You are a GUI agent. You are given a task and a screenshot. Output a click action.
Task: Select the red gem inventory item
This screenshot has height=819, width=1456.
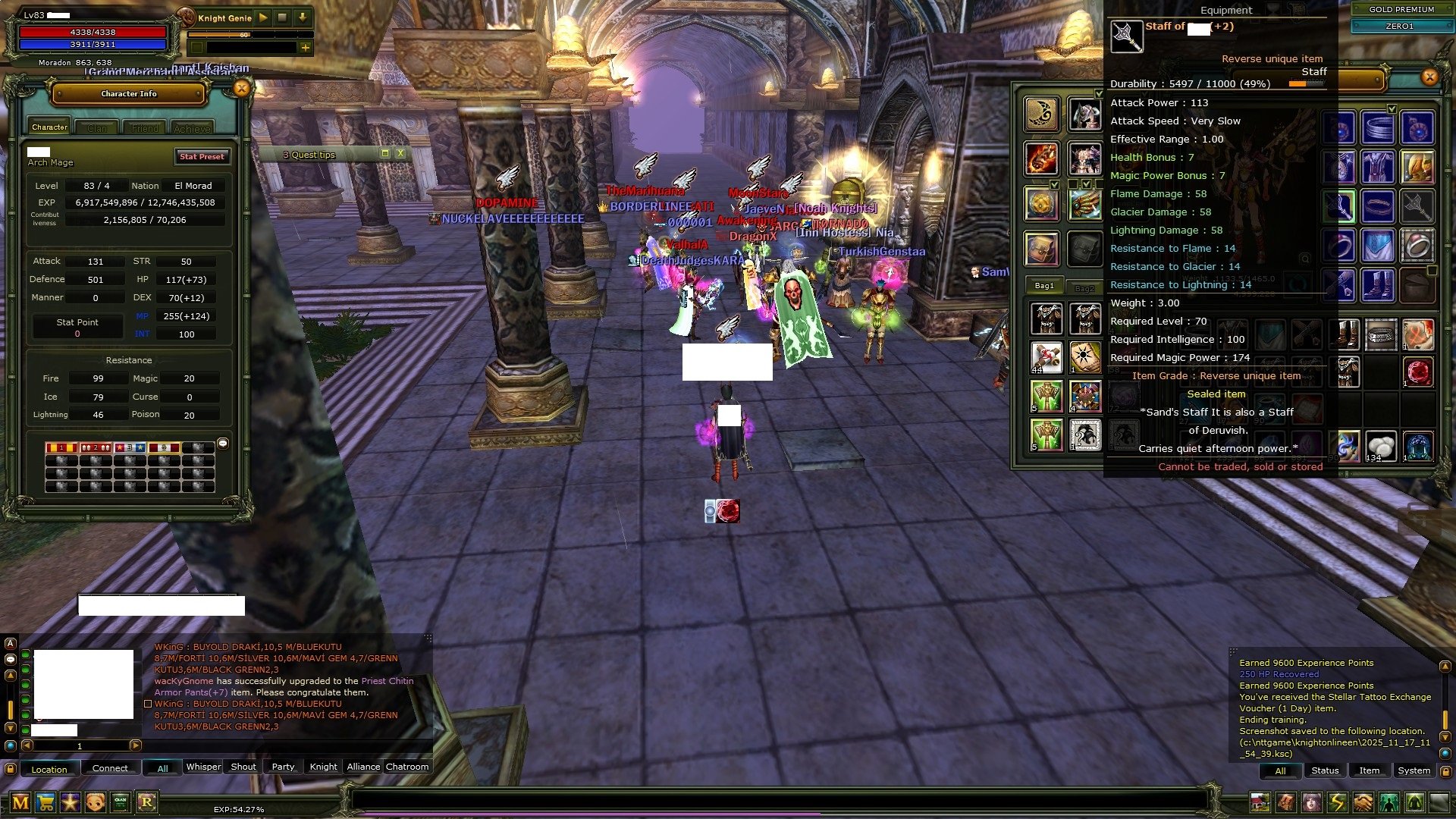(1417, 373)
